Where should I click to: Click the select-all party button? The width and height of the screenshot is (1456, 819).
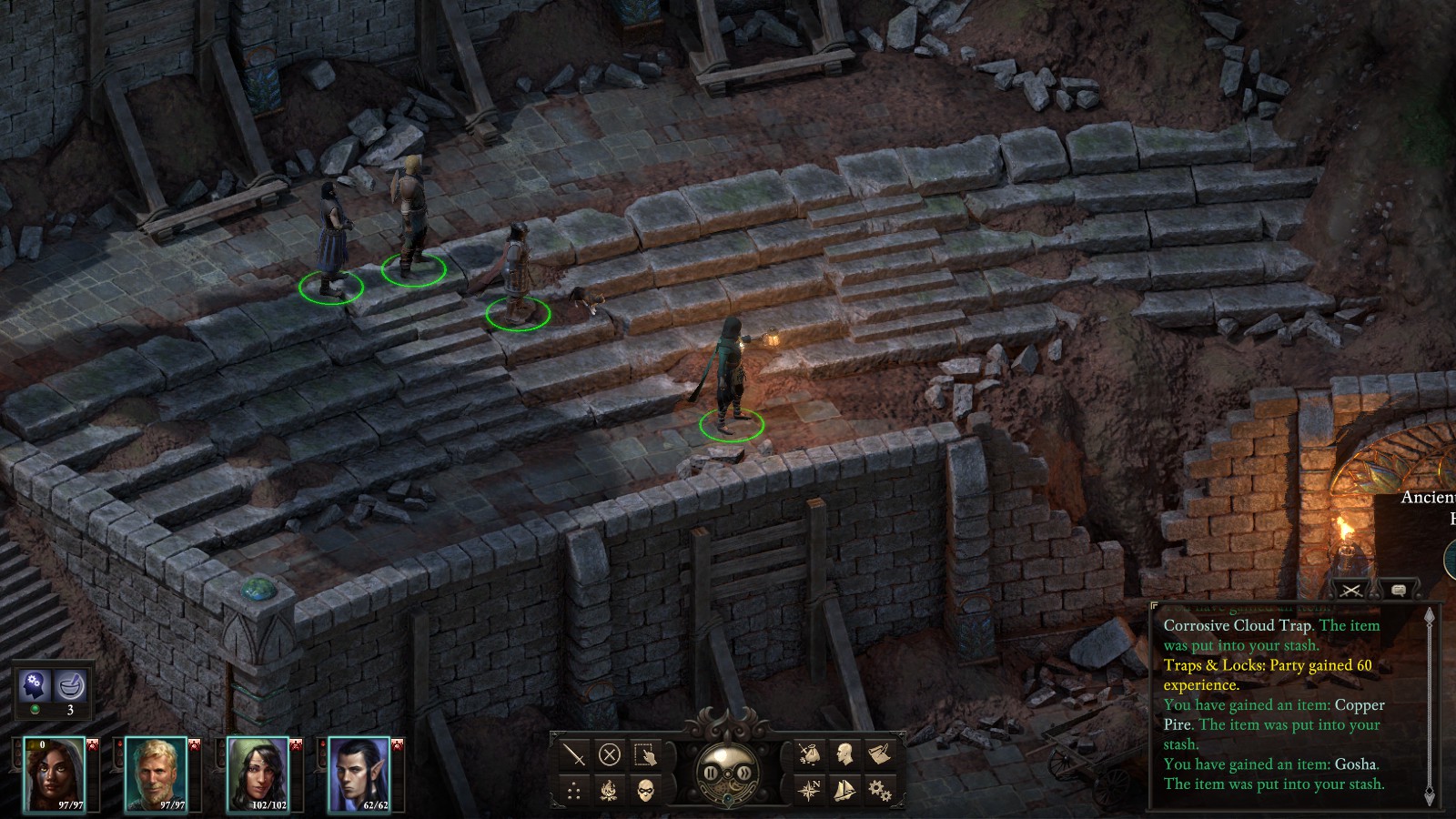[x=645, y=754]
